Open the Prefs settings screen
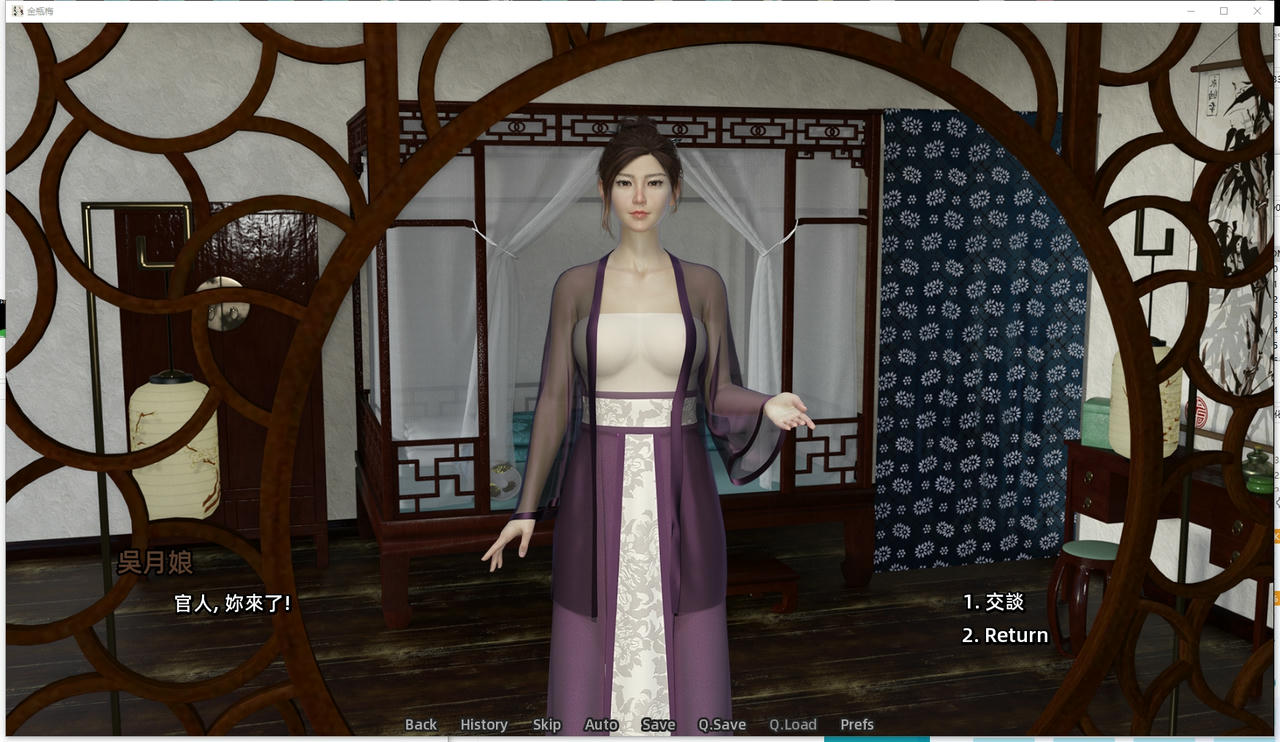Viewport: 1280px width, 742px height. pyautogui.click(x=856, y=724)
